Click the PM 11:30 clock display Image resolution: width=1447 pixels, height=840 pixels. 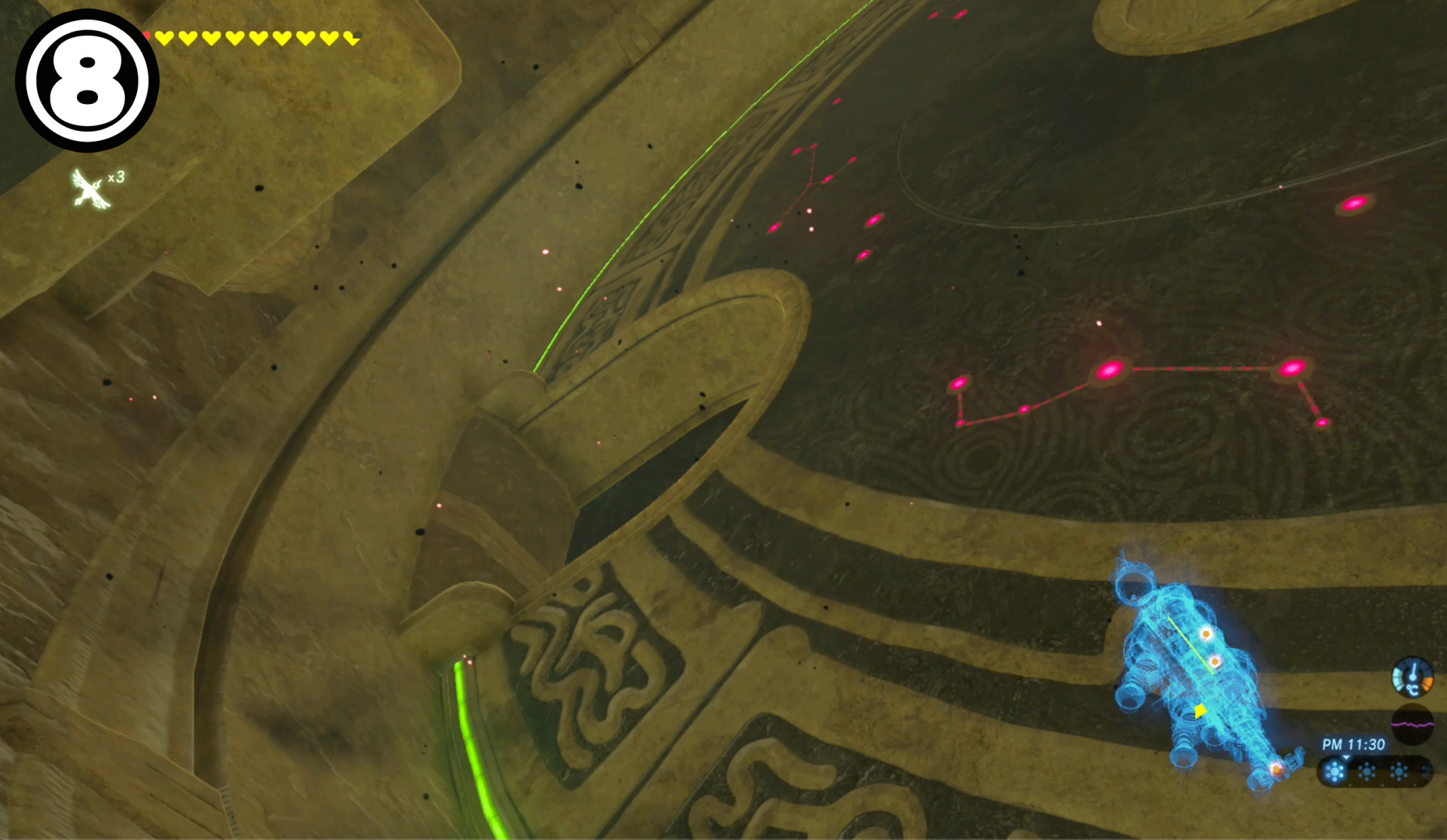tap(1352, 744)
